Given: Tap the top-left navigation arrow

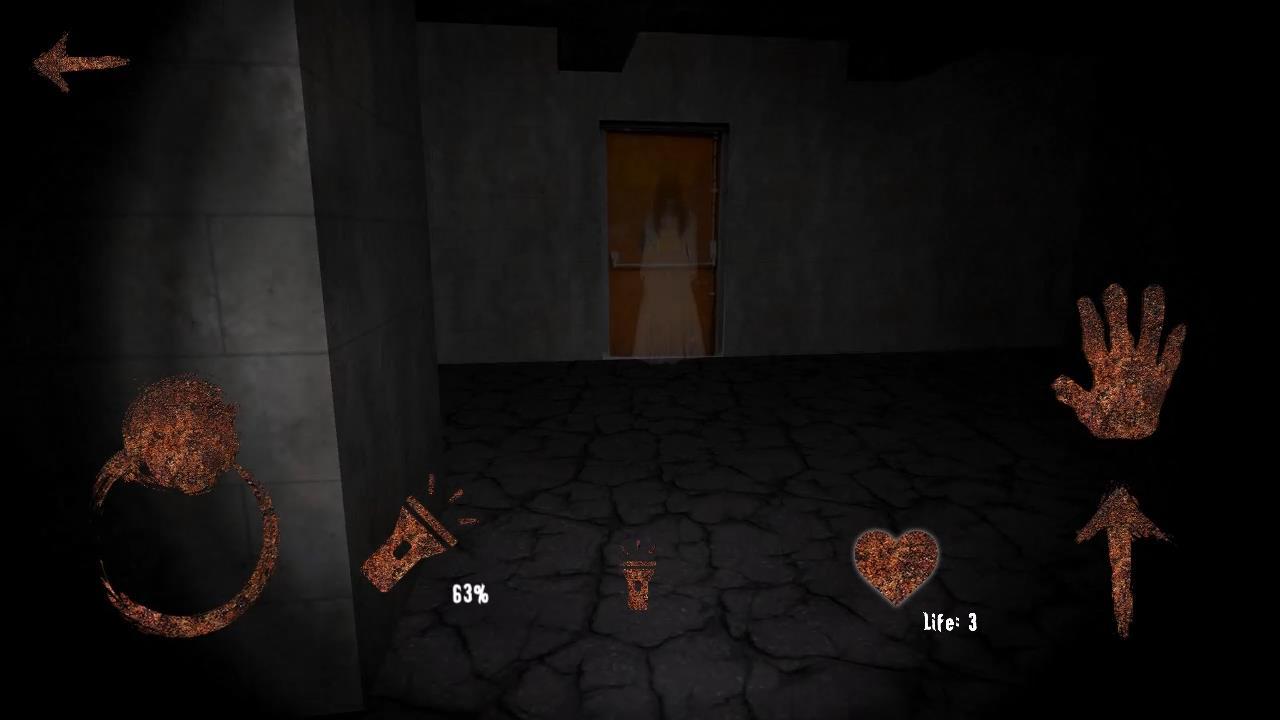Looking at the screenshot, I should pyautogui.click(x=82, y=62).
